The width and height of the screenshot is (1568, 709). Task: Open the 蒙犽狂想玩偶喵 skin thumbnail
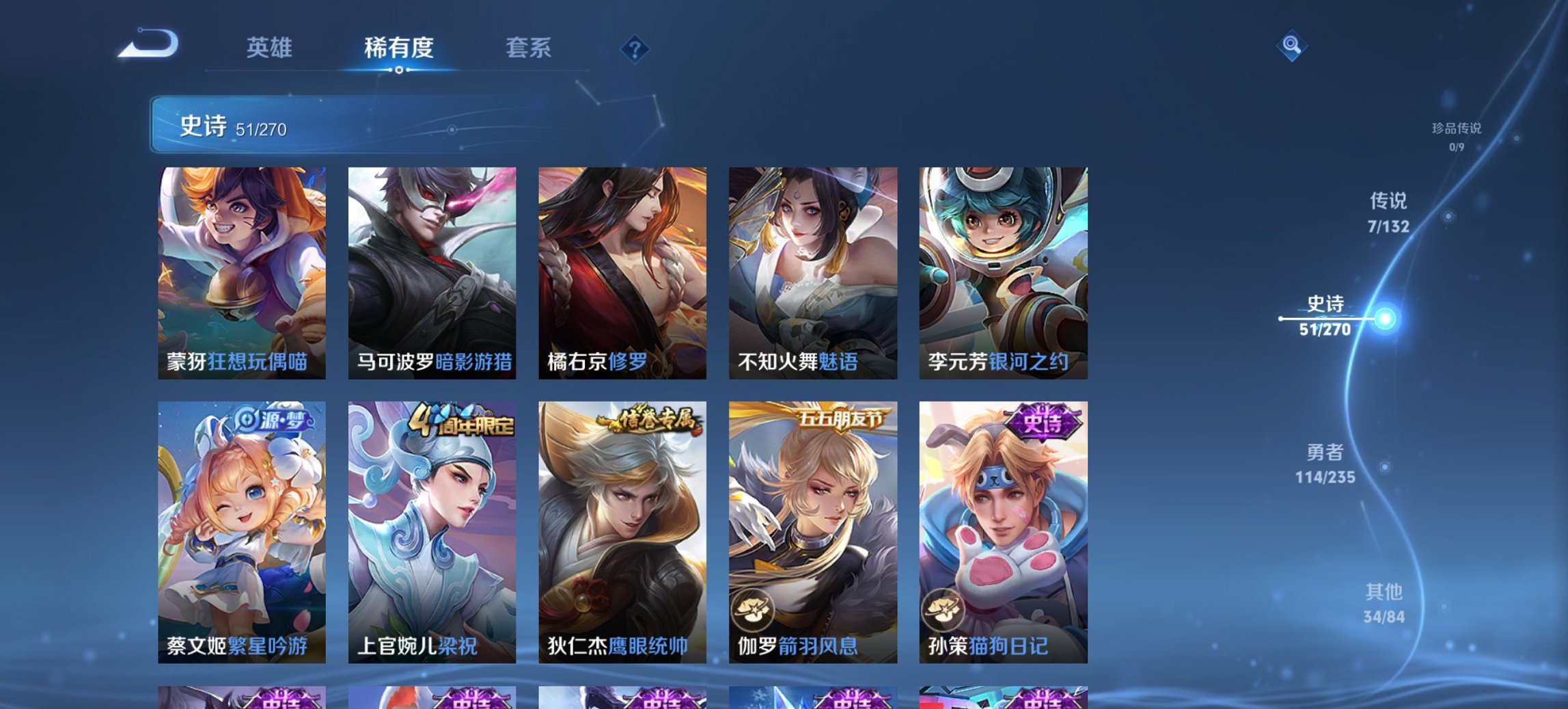(243, 273)
